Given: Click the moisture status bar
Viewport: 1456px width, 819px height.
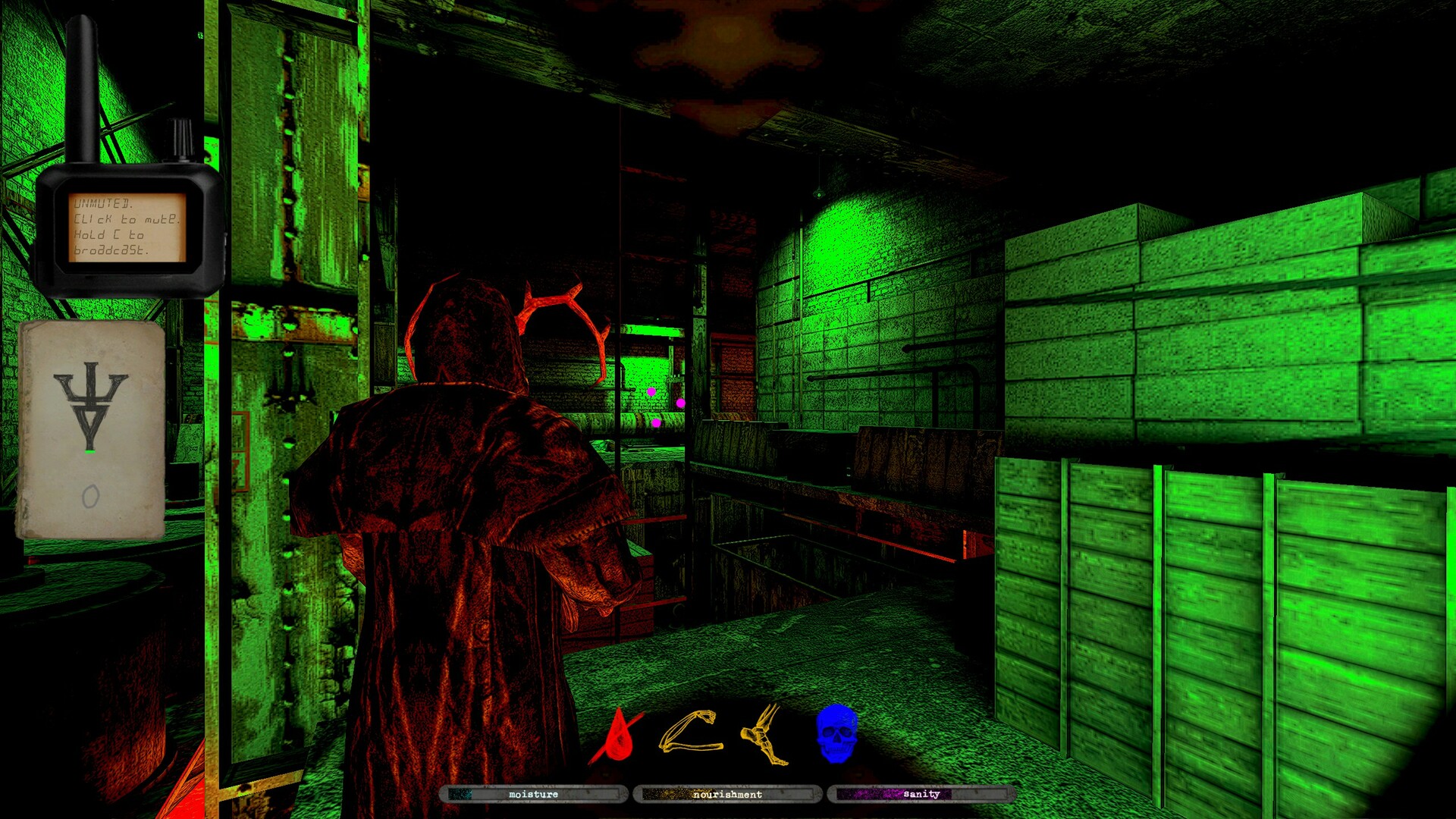Looking at the screenshot, I should coord(533,795).
